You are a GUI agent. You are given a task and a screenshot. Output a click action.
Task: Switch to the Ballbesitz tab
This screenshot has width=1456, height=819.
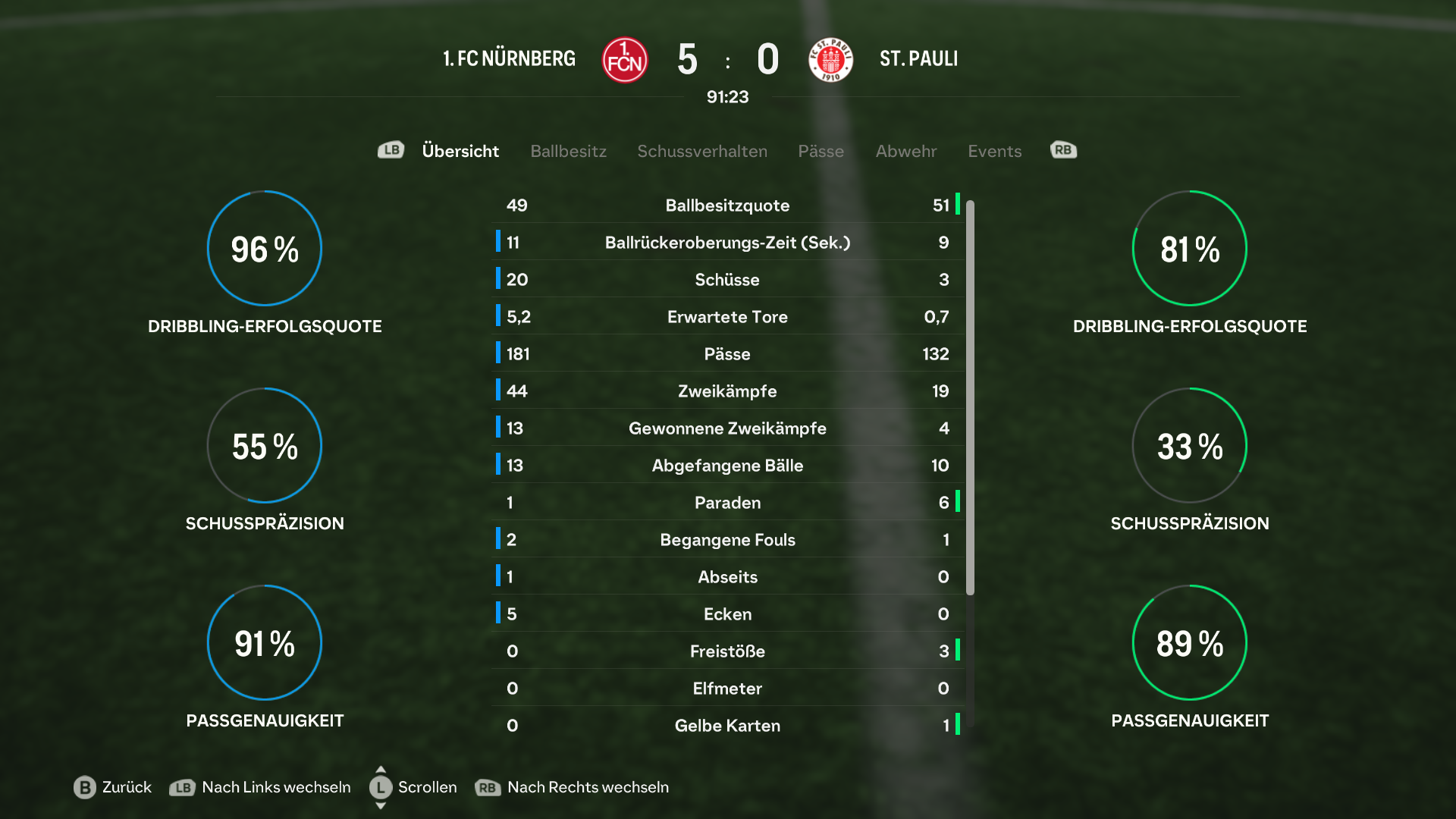568,151
